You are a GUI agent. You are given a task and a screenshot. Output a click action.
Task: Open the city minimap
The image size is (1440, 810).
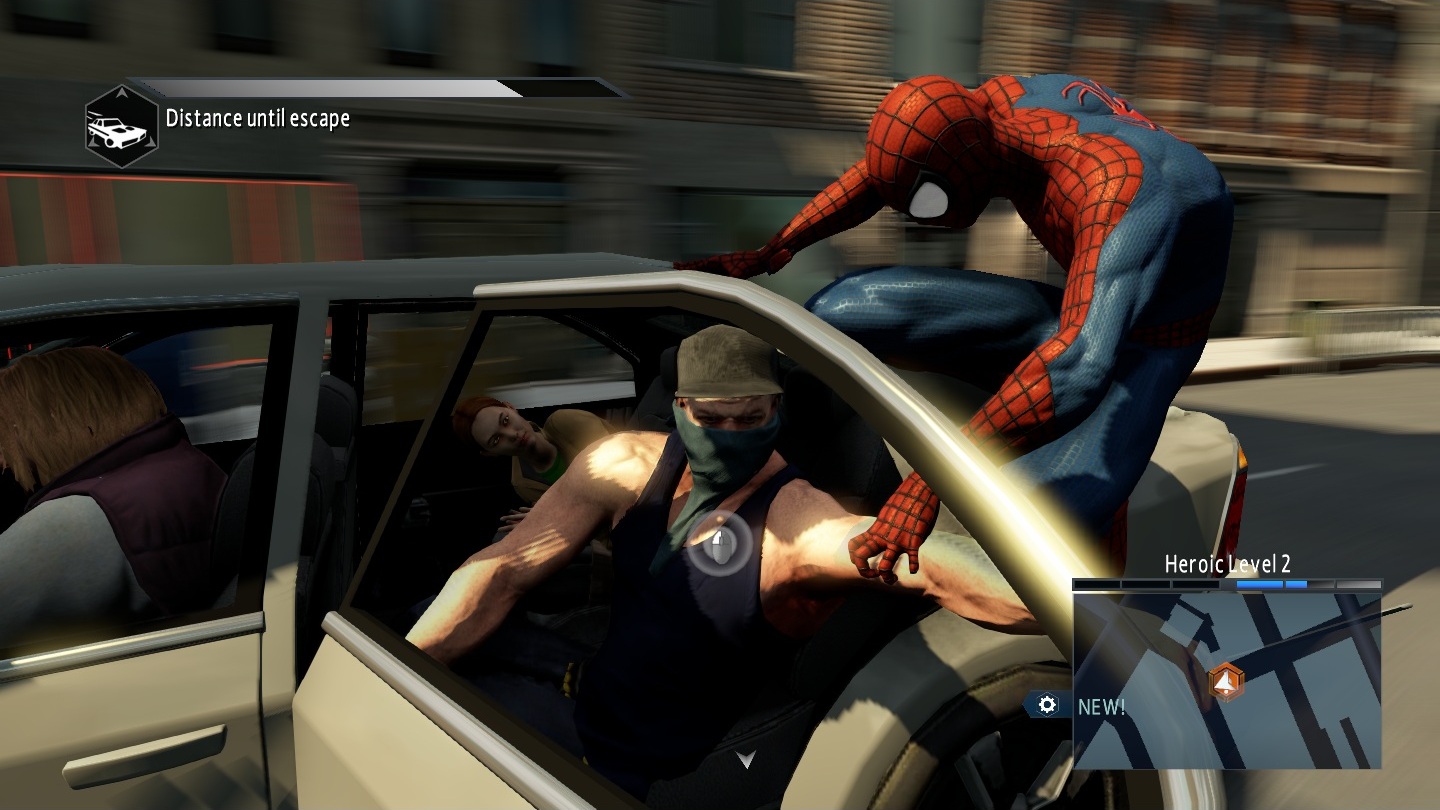click(x=1226, y=681)
